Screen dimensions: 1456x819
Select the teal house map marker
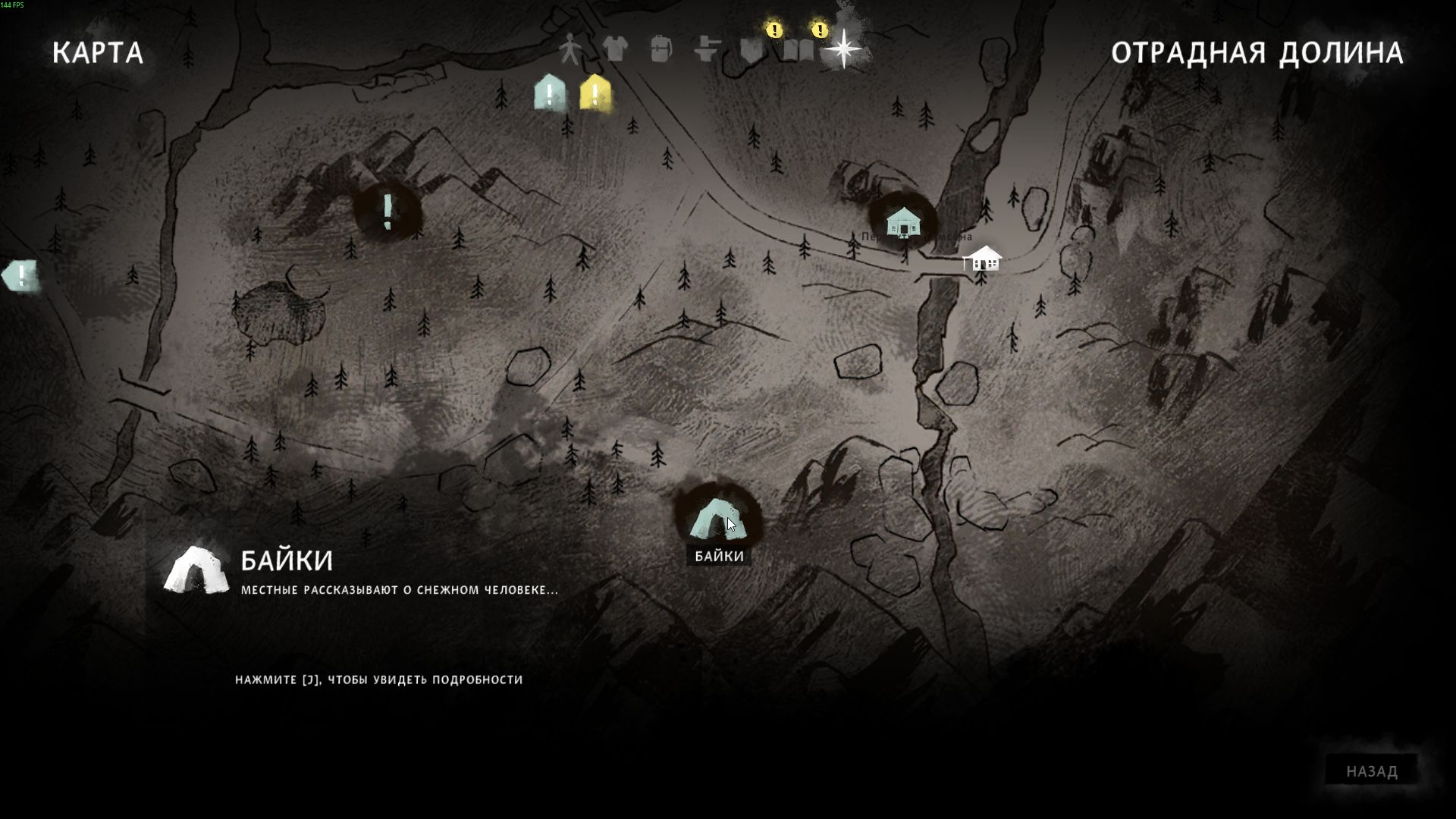point(903,222)
